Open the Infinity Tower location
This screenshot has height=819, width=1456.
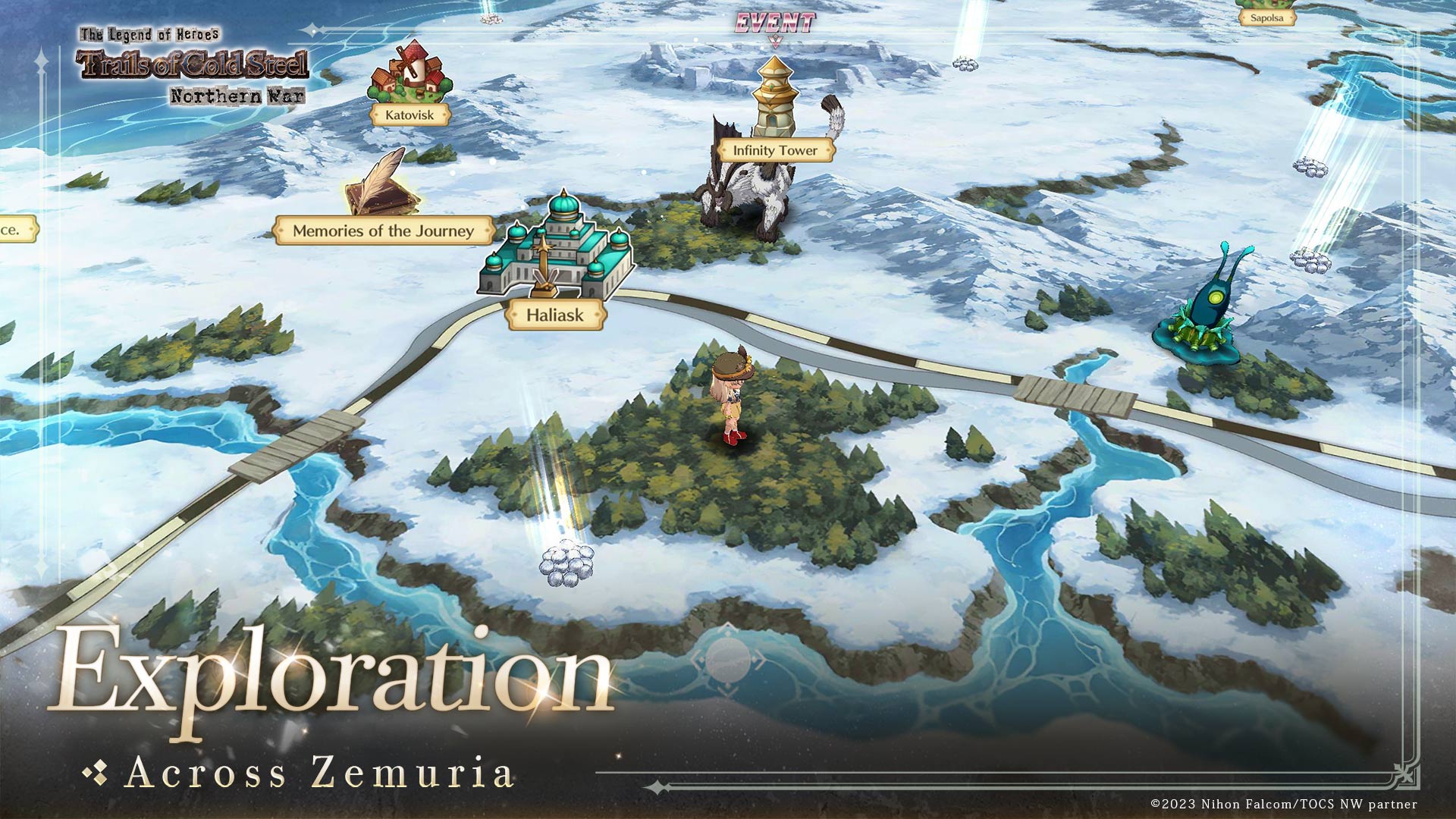pyautogui.click(x=775, y=150)
